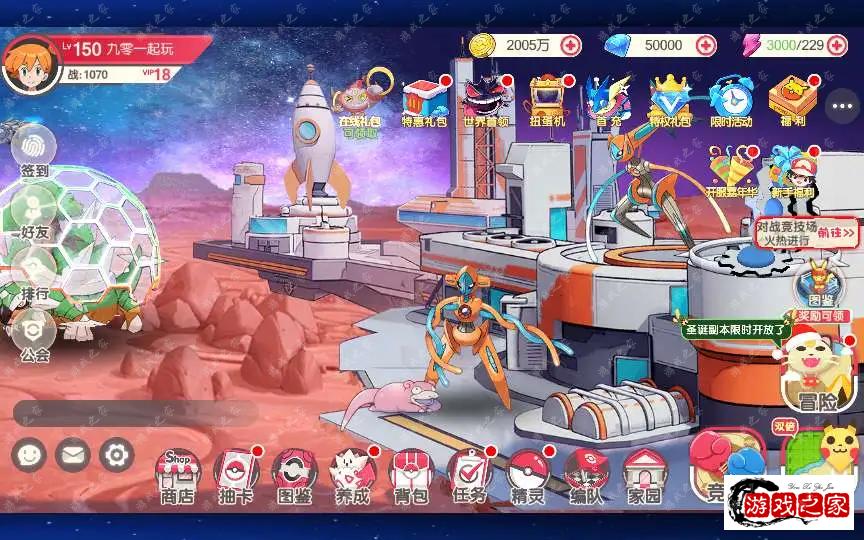
Task: Open the 精灵 Pokéball menu
Action: tap(527, 474)
